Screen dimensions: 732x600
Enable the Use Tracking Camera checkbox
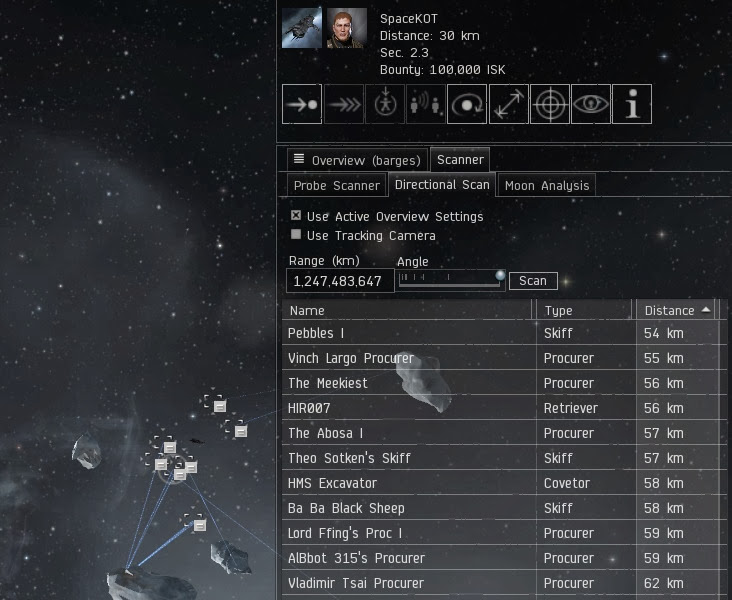(296, 235)
